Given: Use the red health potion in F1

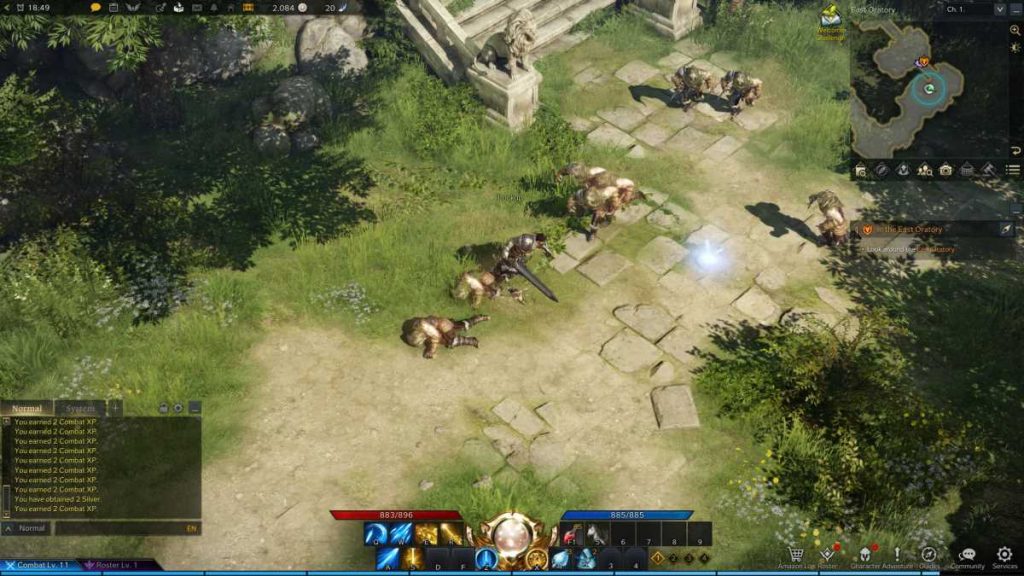Looking at the screenshot, I should pos(573,535).
